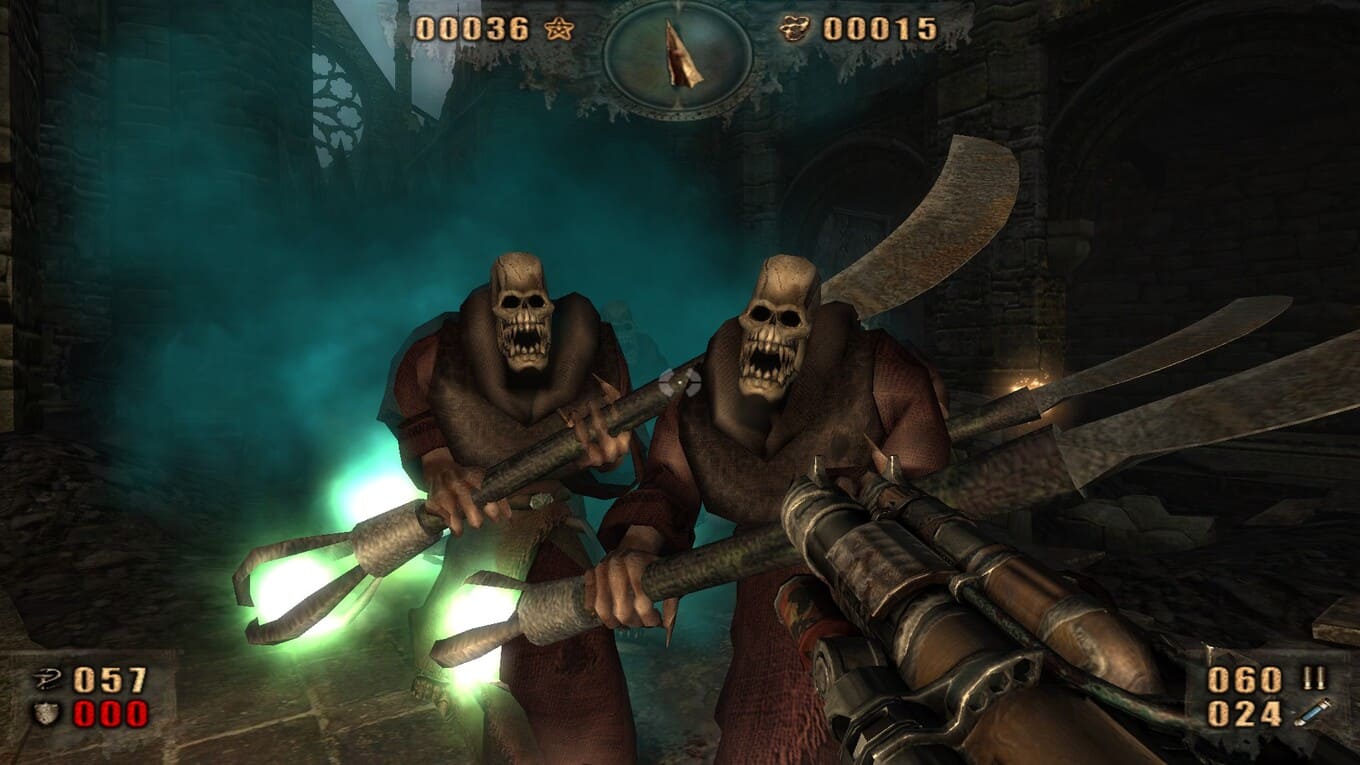Click the gold coins icon beside 00015
Viewport: 1360px width, 765px height.
(x=795, y=29)
